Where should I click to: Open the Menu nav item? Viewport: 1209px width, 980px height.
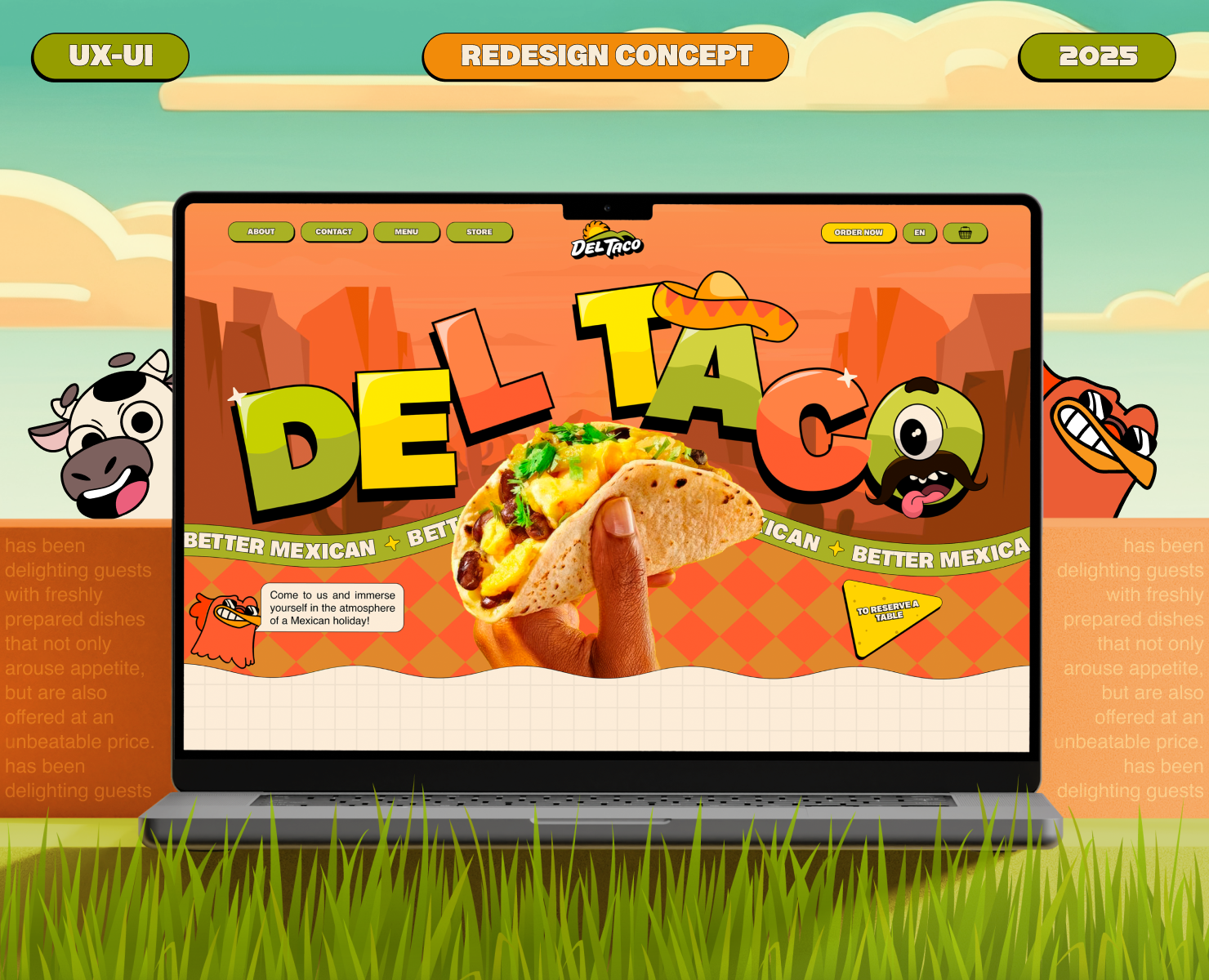[x=406, y=232]
